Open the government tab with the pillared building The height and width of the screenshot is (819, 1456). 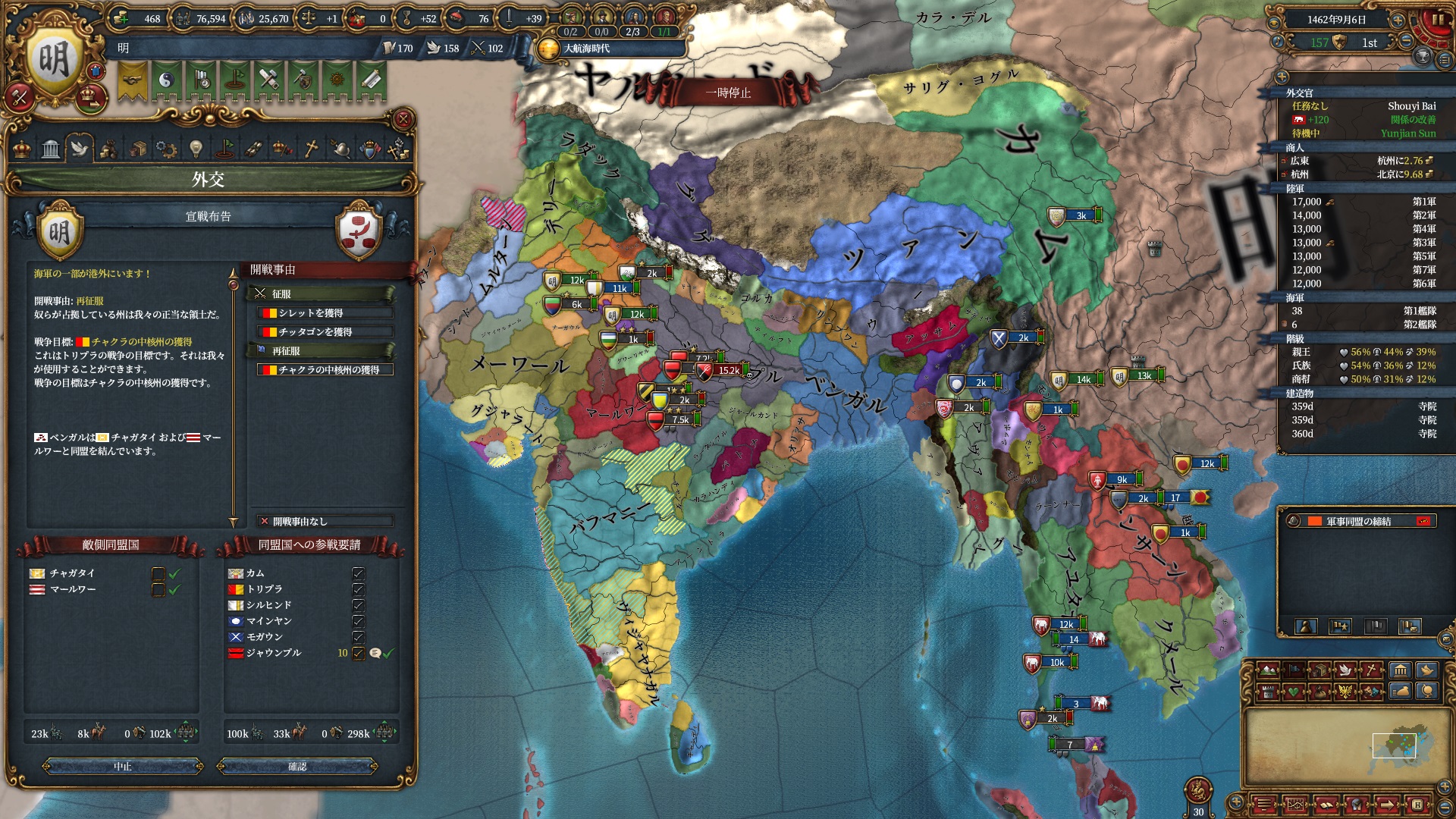(x=51, y=149)
